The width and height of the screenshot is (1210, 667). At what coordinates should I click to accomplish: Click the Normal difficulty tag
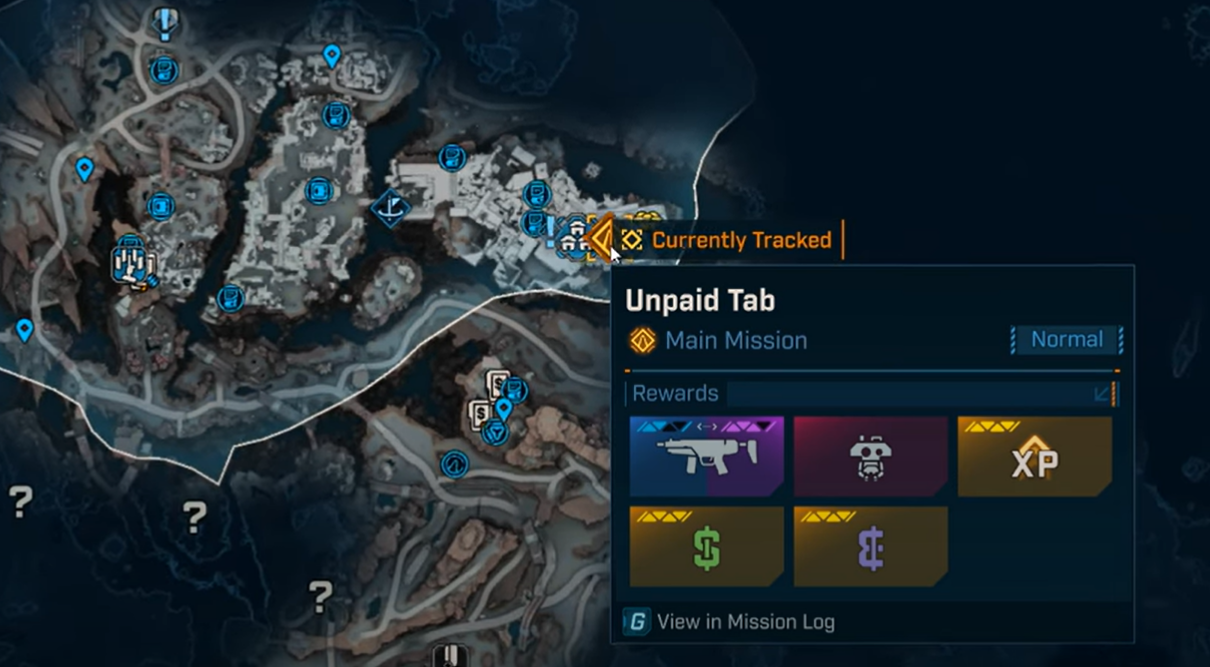coord(1066,340)
